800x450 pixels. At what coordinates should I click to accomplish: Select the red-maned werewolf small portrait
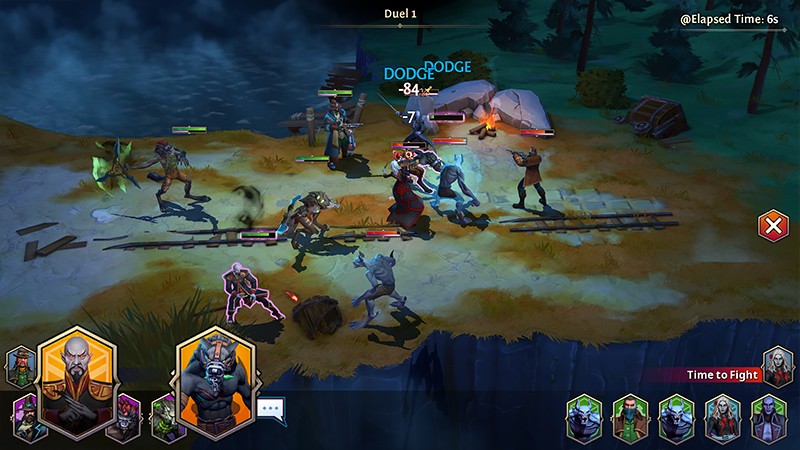(x=124, y=417)
